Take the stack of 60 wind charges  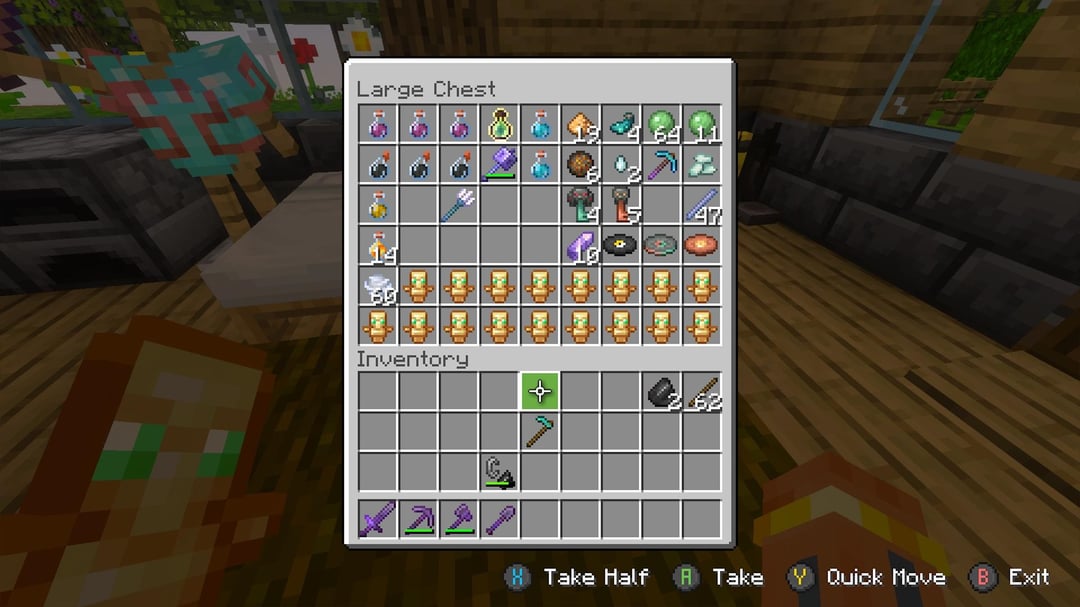[378, 286]
